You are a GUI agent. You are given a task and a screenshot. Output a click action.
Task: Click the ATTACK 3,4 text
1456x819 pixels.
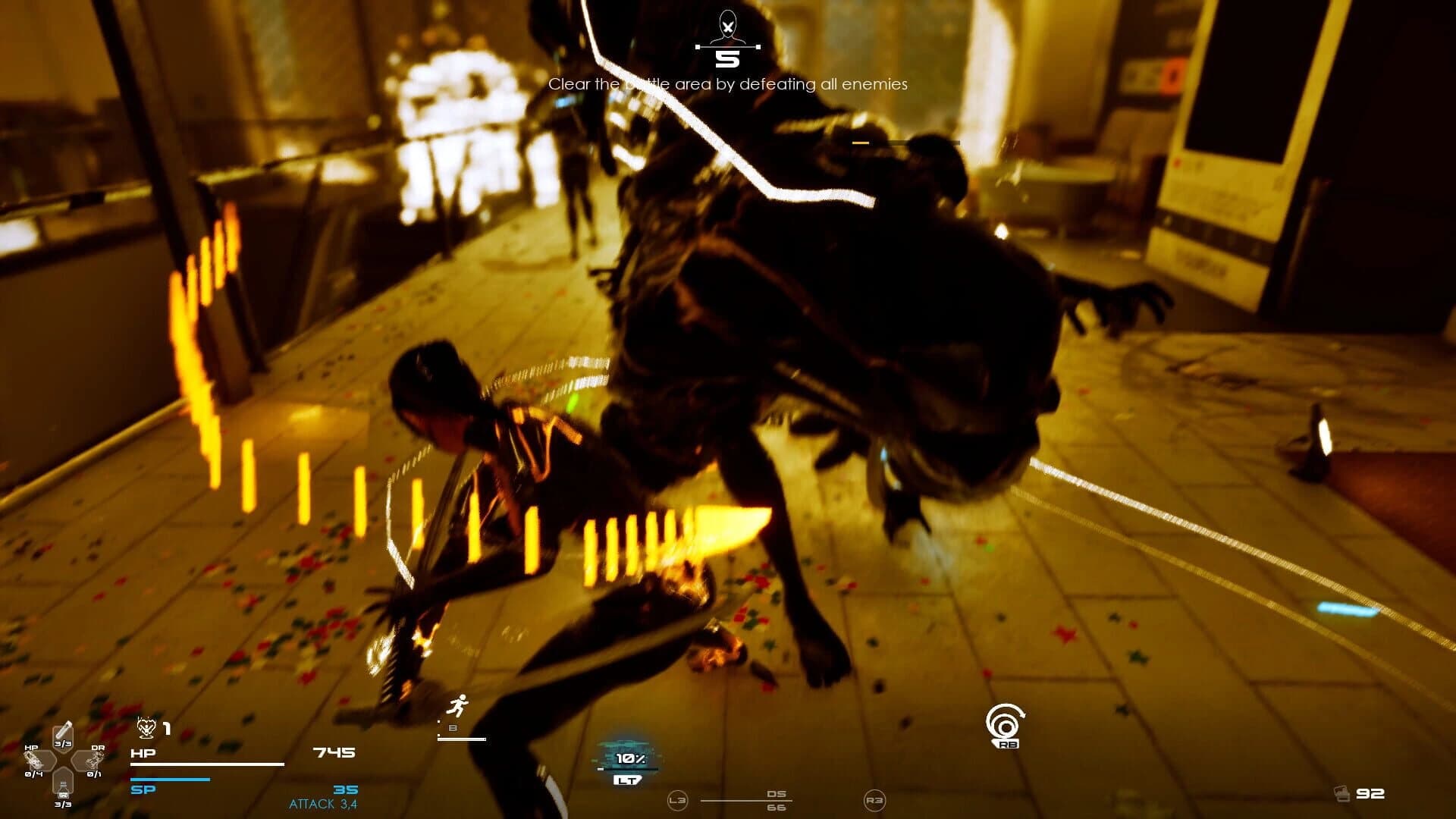pos(325,802)
